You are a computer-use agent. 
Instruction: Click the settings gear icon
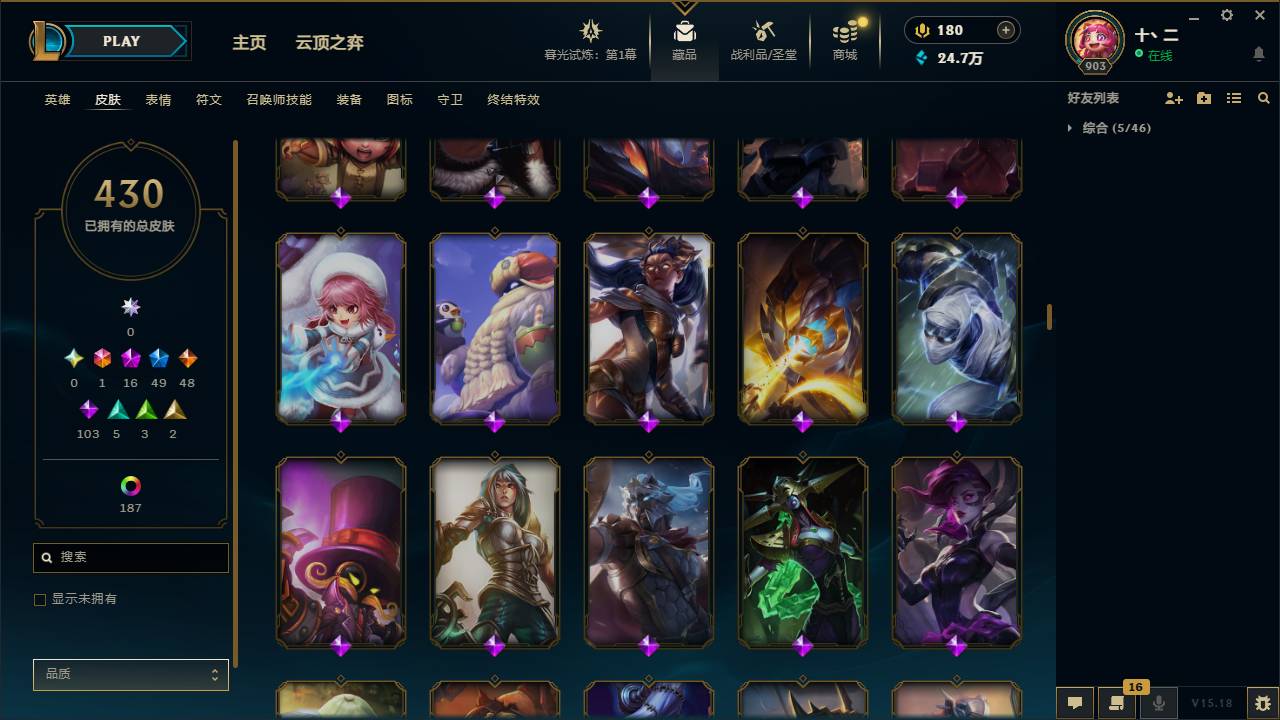pyautogui.click(x=1226, y=15)
